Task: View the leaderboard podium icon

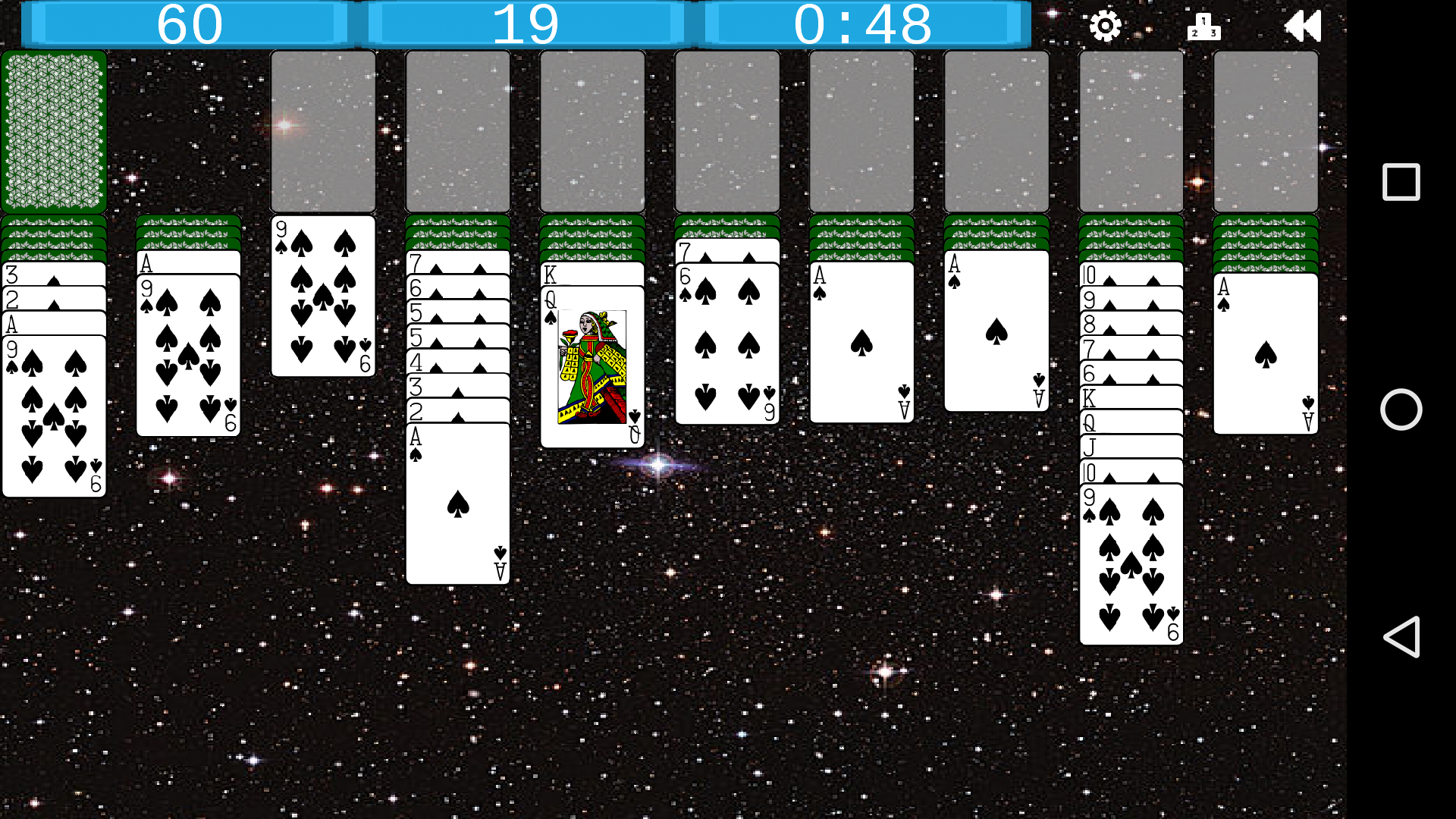Action: click(1204, 25)
